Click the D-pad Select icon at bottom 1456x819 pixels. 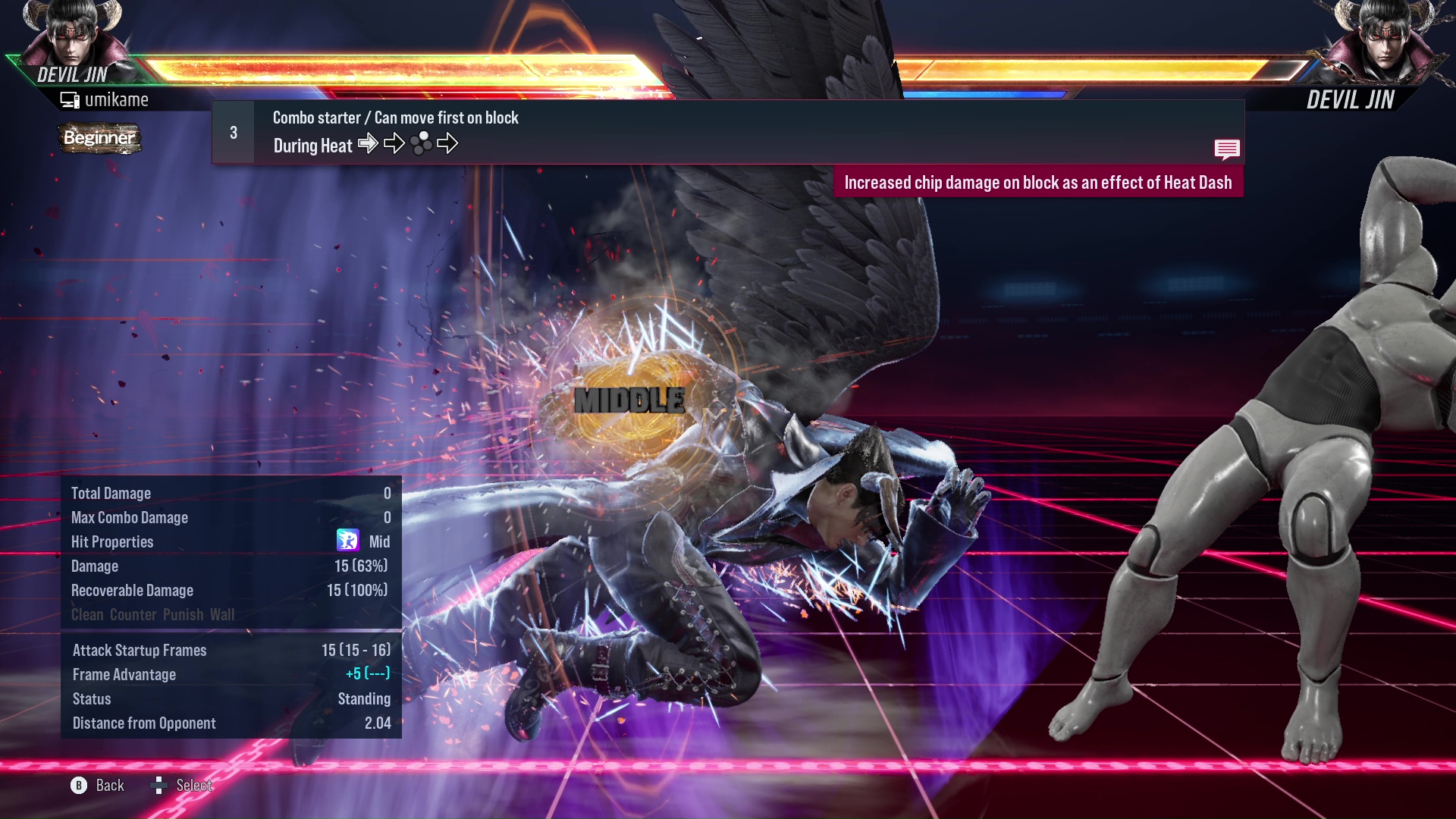click(x=160, y=786)
